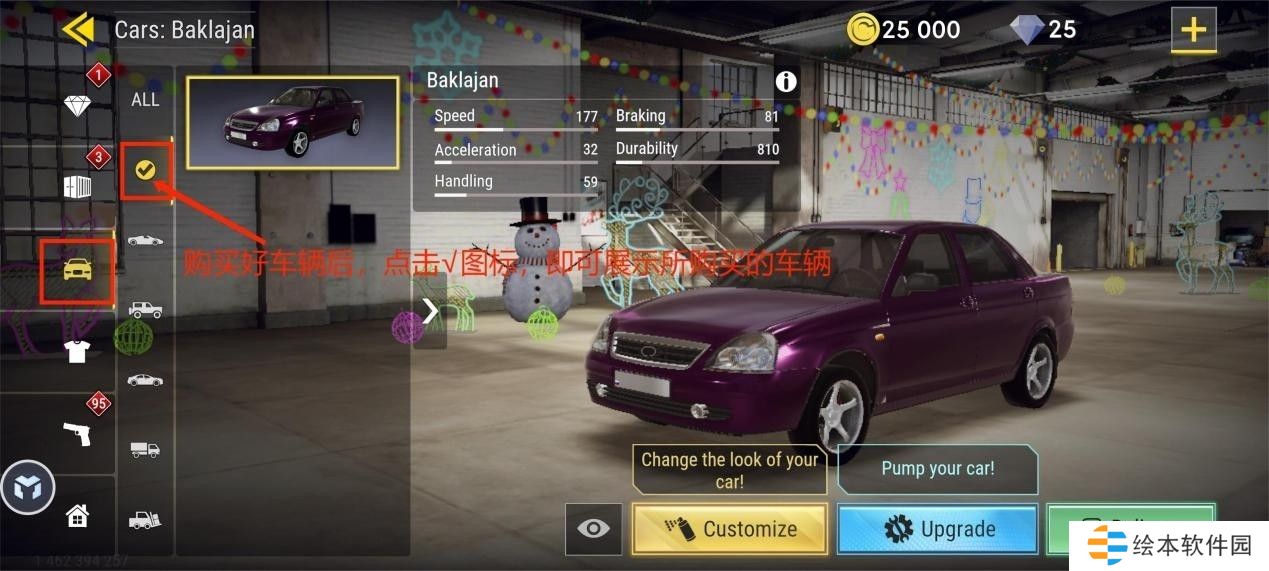Image resolution: width=1269 pixels, height=571 pixels.
Task: Open the Upgrade car menu
Action: pos(937,529)
